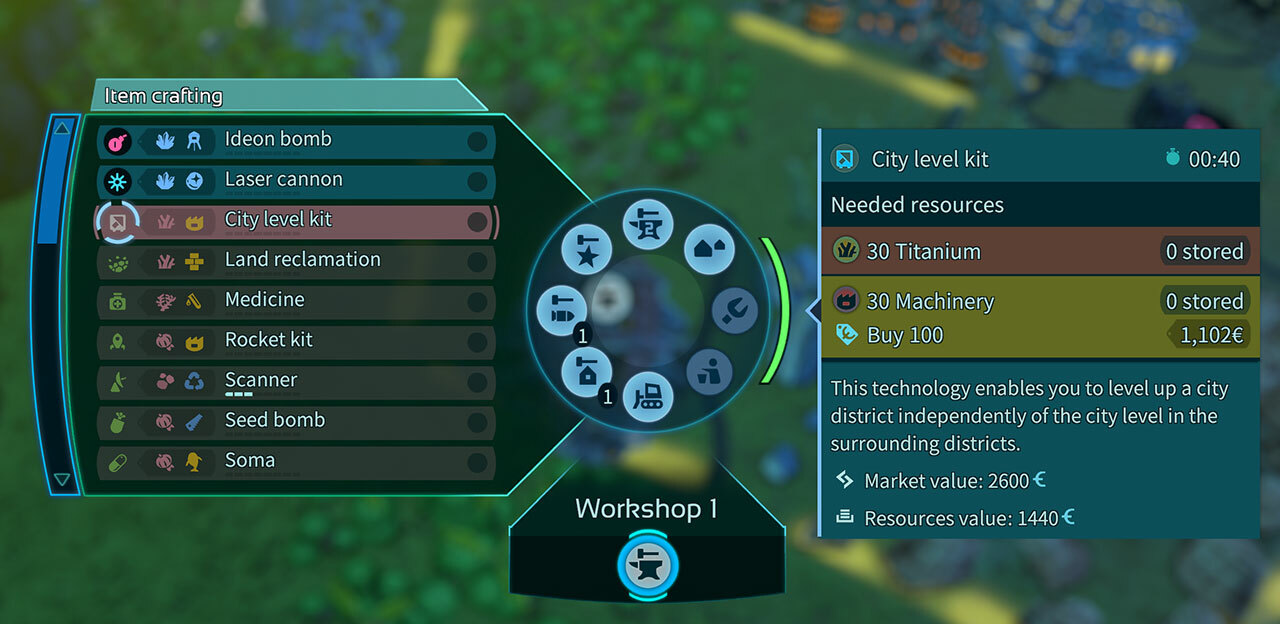Click the crafting list up arrow
This screenshot has height=624, width=1280.
(62, 127)
